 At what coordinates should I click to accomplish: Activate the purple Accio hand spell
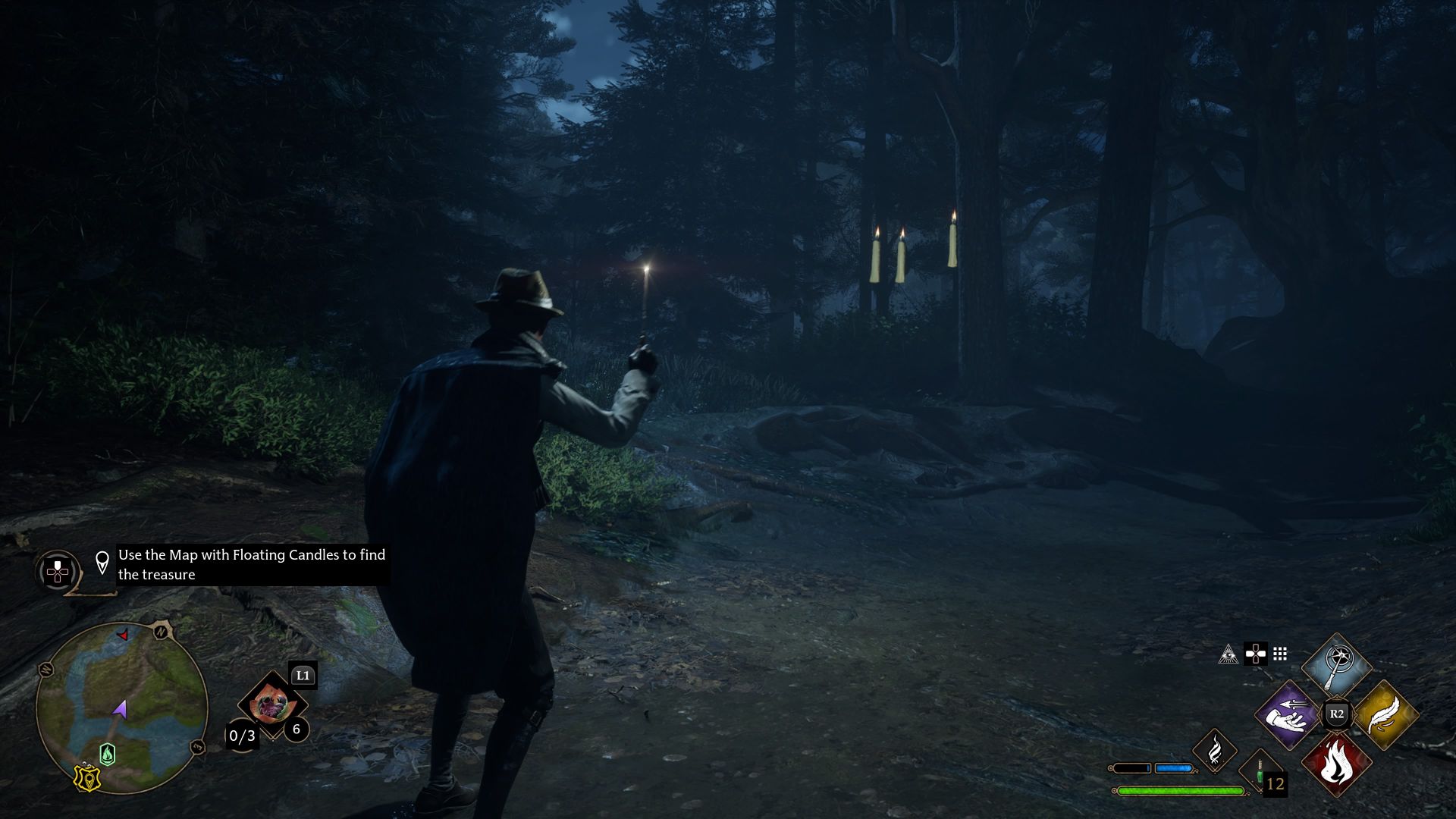tap(1287, 715)
